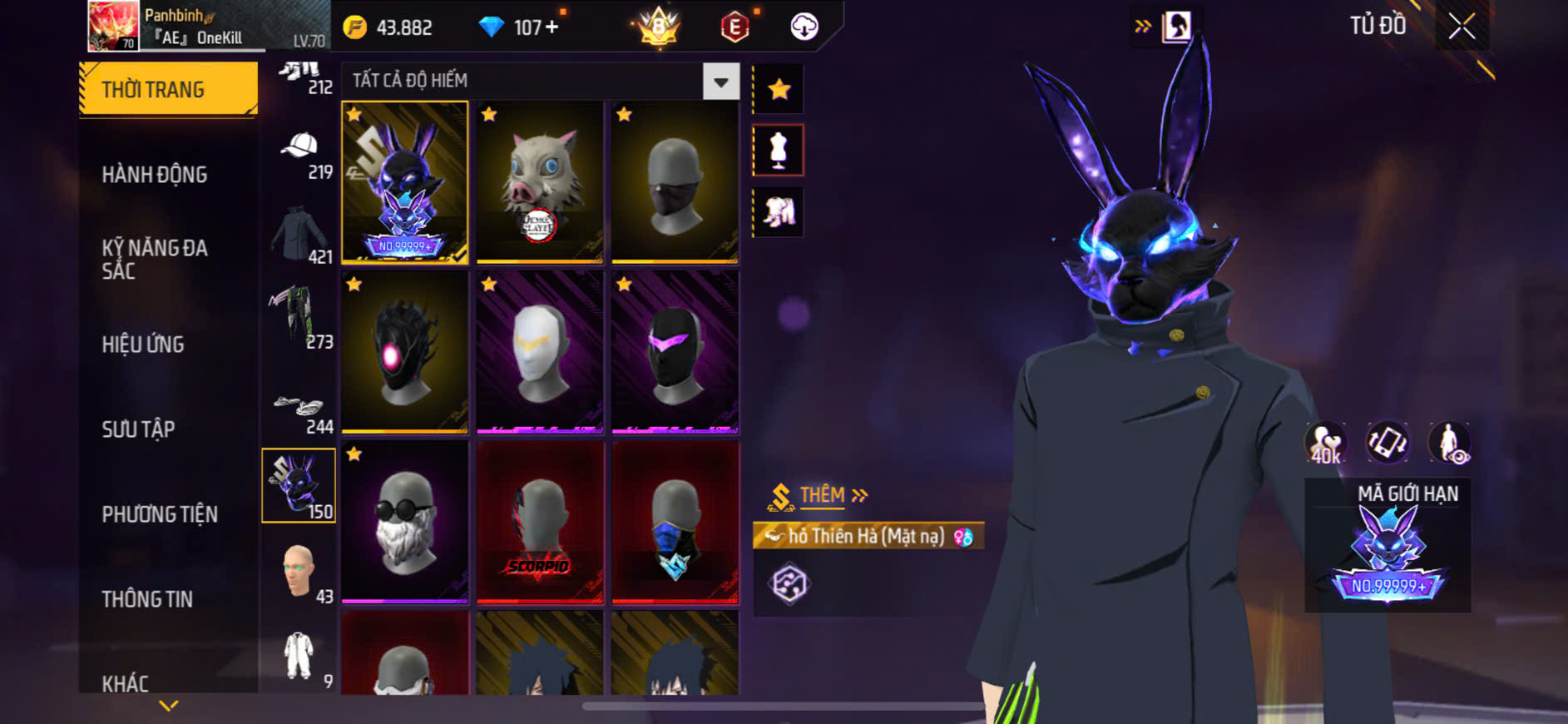Viewport: 1568px width, 724px height.
Task: Open the shoes category with 244 items
Action: pyautogui.click(x=300, y=411)
